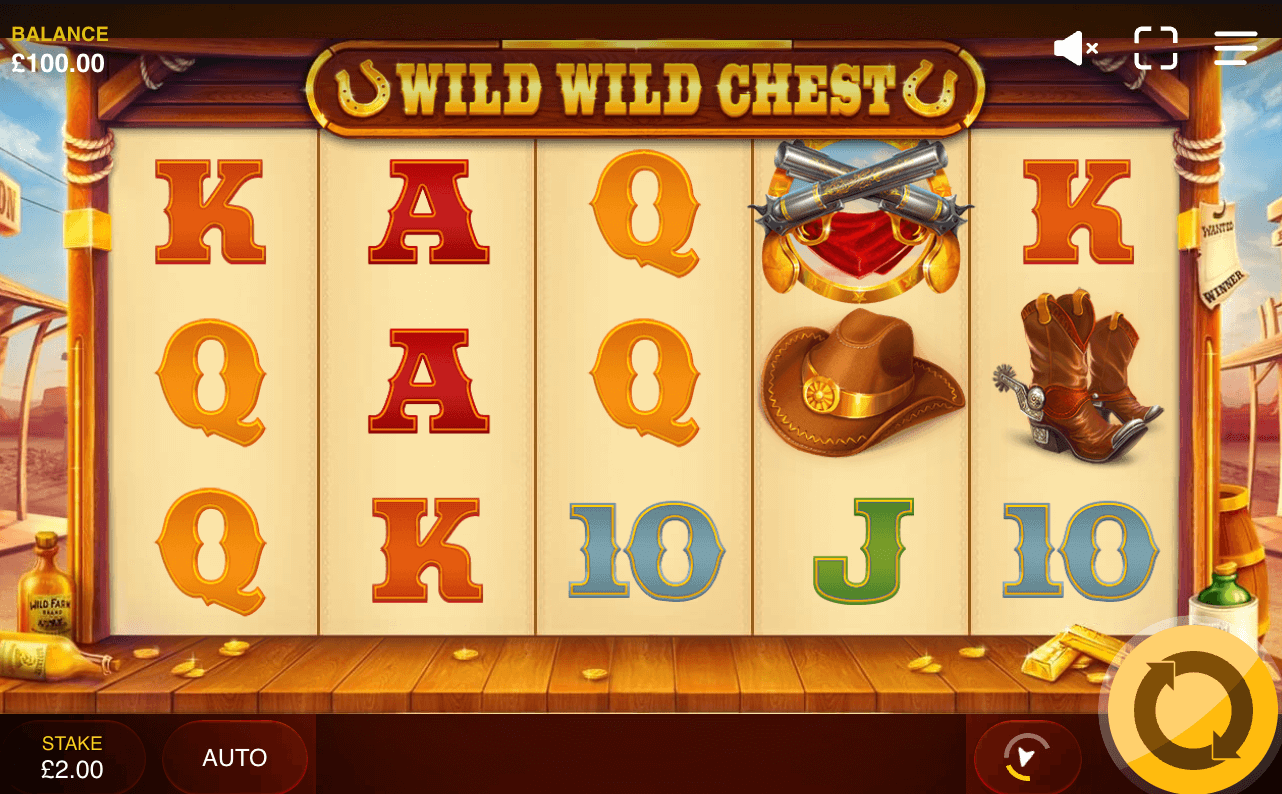Enable autoplay spins via AUTO
This screenshot has height=794, width=1282.
pyautogui.click(x=236, y=757)
